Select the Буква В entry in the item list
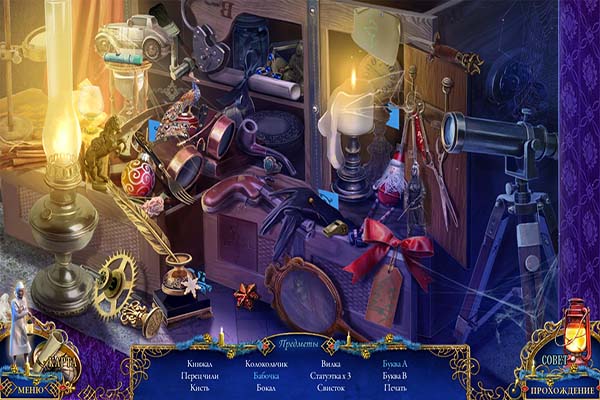Image resolution: width=600 pixels, height=400 pixels. point(395,376)
